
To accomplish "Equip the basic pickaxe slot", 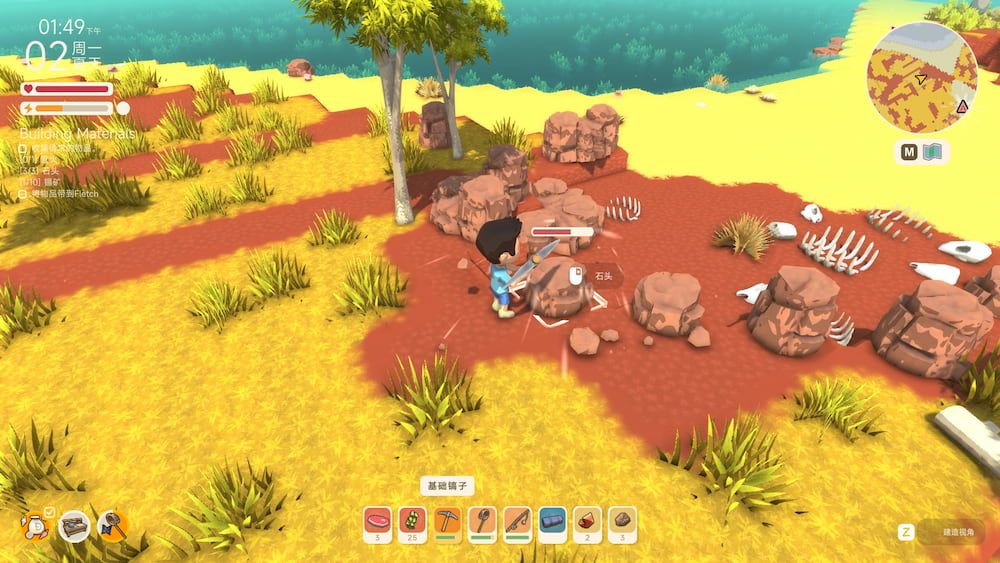I will 448,521.
